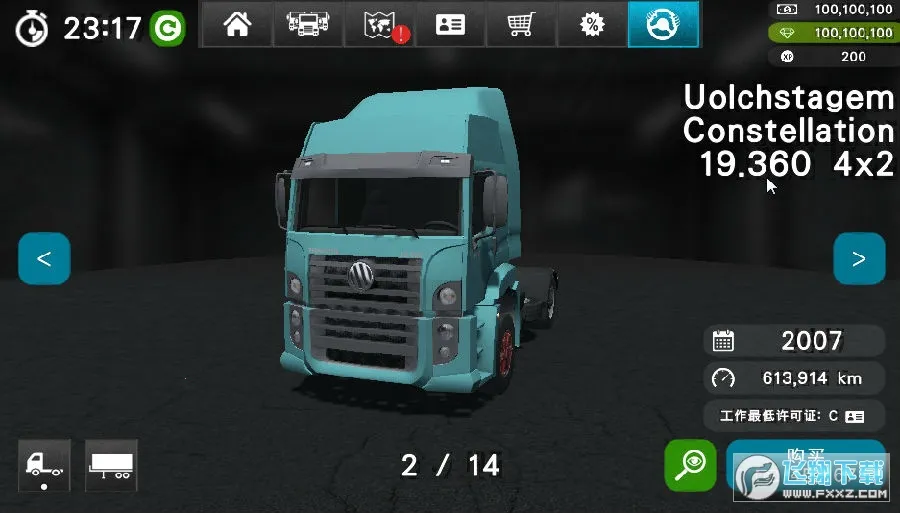Show the previous truck with left arrow
The height and width of the screenshot is (513, 900).
pos(44,259)
